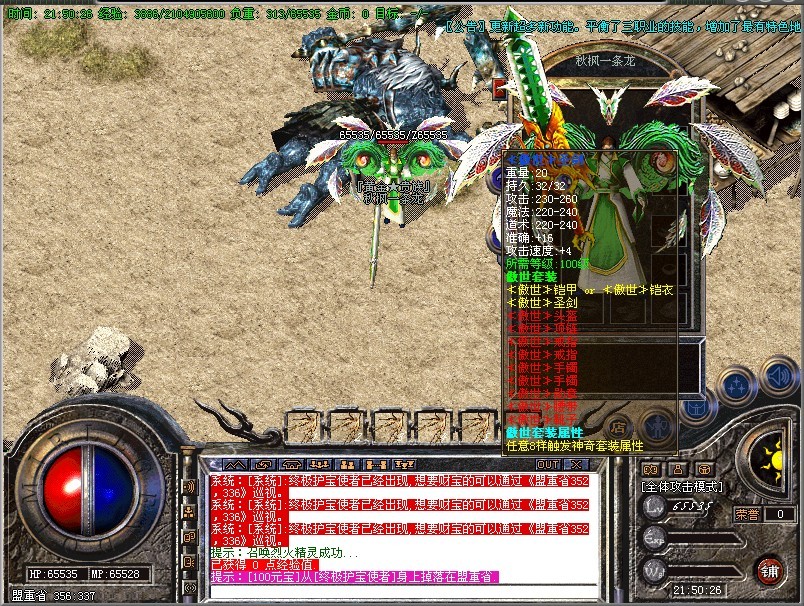The width and height of the screenshot is (804, 606).
Task: Click the mountain icon on chat toolbar
Action: coord(236,465)
